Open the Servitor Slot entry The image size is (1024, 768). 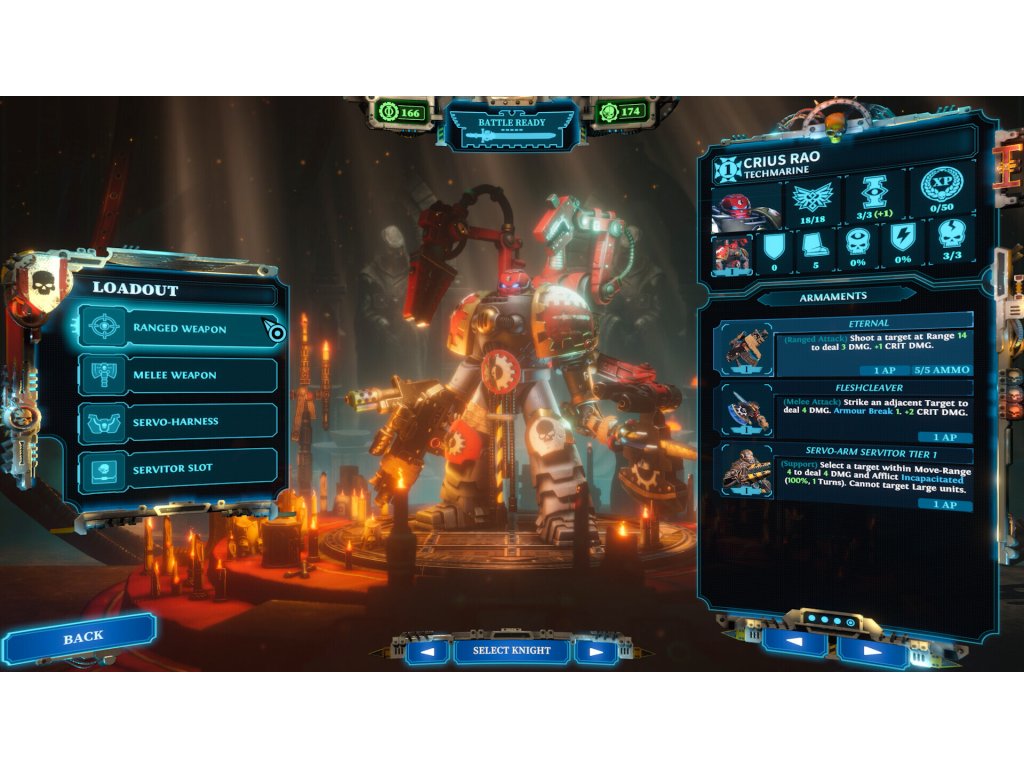coord(178,468)
